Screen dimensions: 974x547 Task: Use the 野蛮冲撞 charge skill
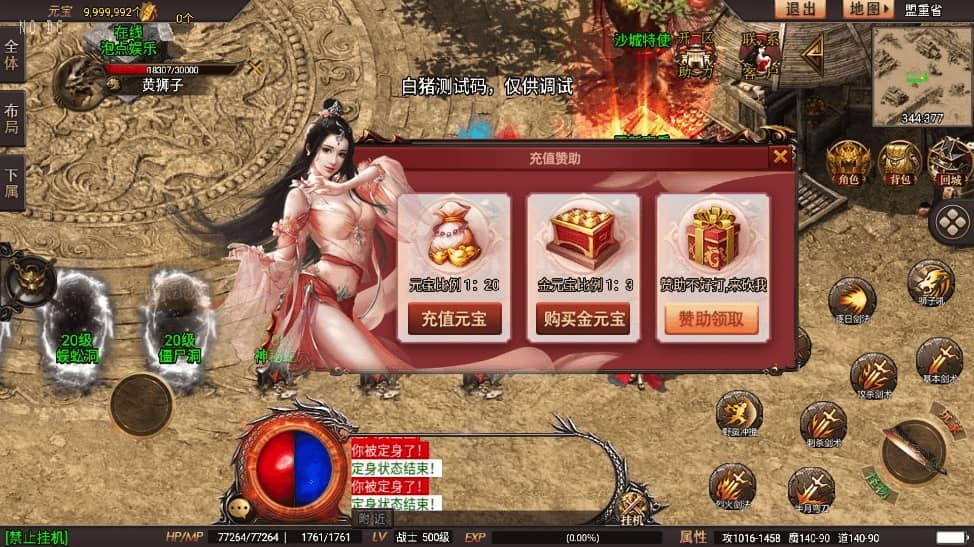pyautogui.click(x=739, y=413)
